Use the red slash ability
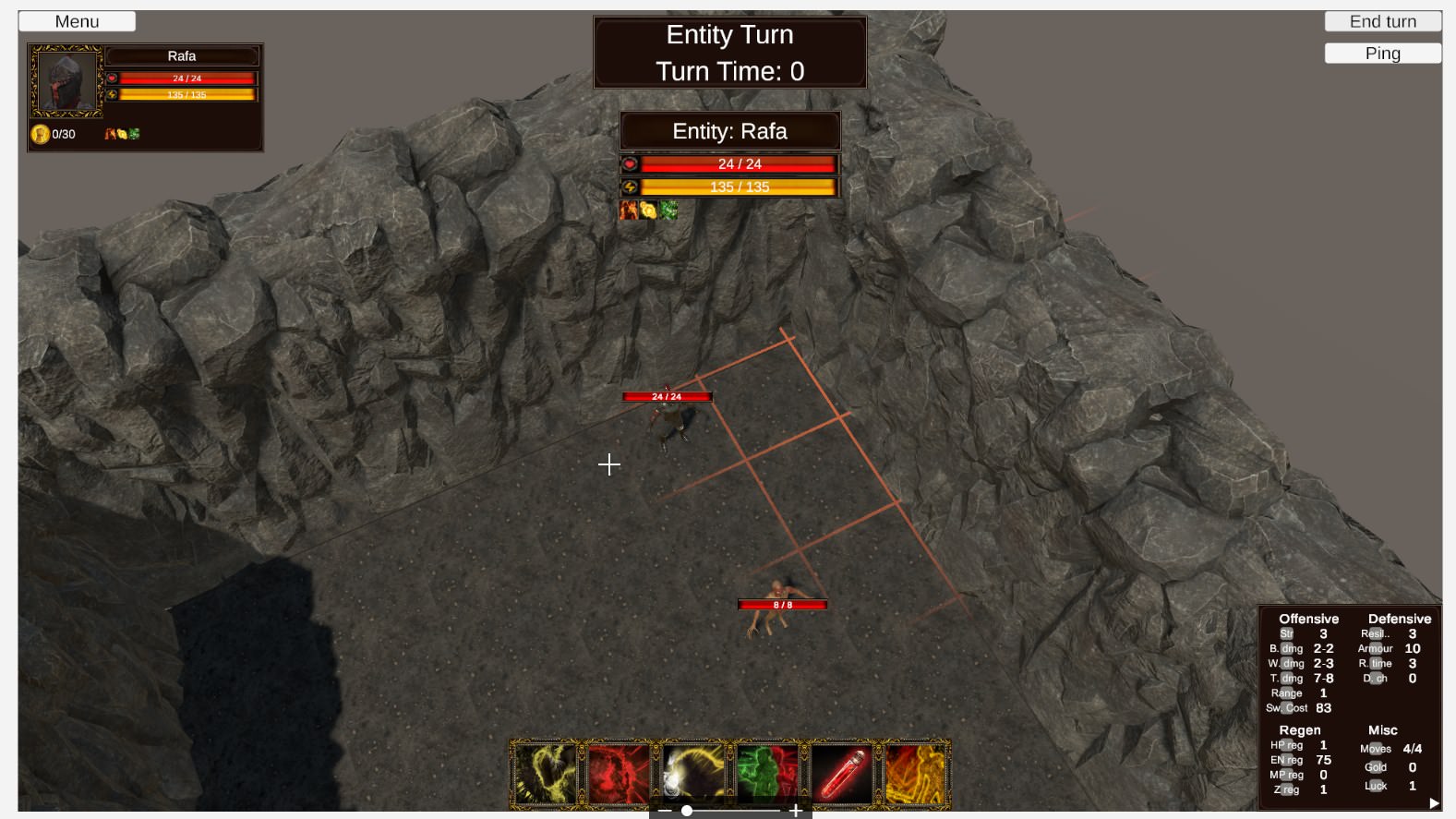The image size is (1456, 819). click(619, 773)
